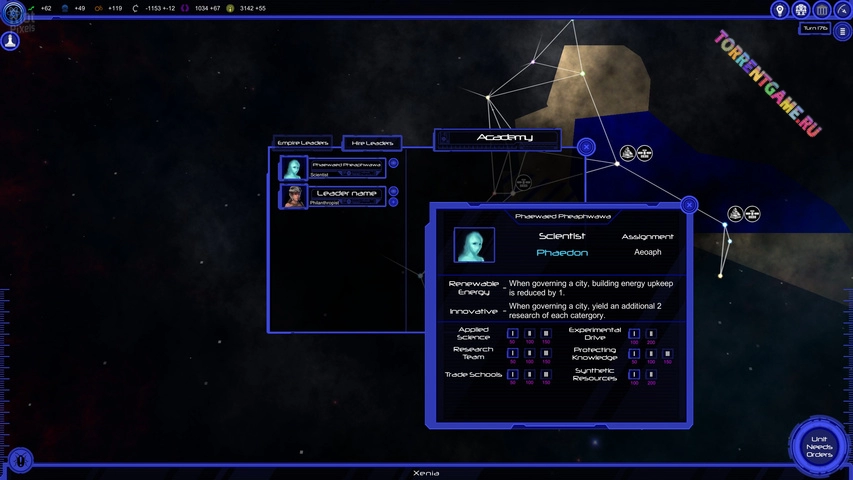Buy first Trade Schools skill level
The height and width of the screenshot is (480, 853).
point(513,375)
